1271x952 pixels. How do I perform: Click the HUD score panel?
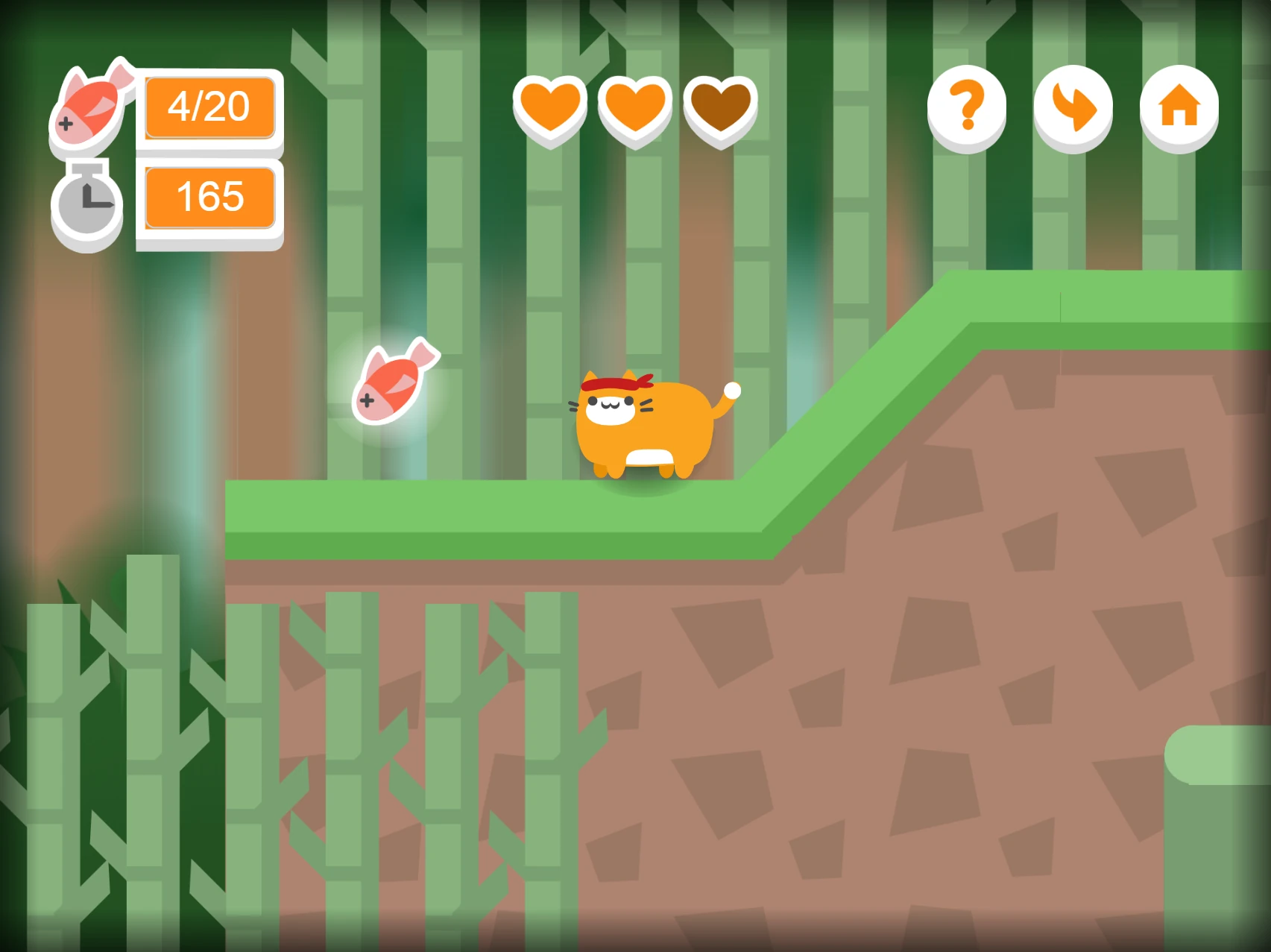pyautogui.click(x=209, y=153)
